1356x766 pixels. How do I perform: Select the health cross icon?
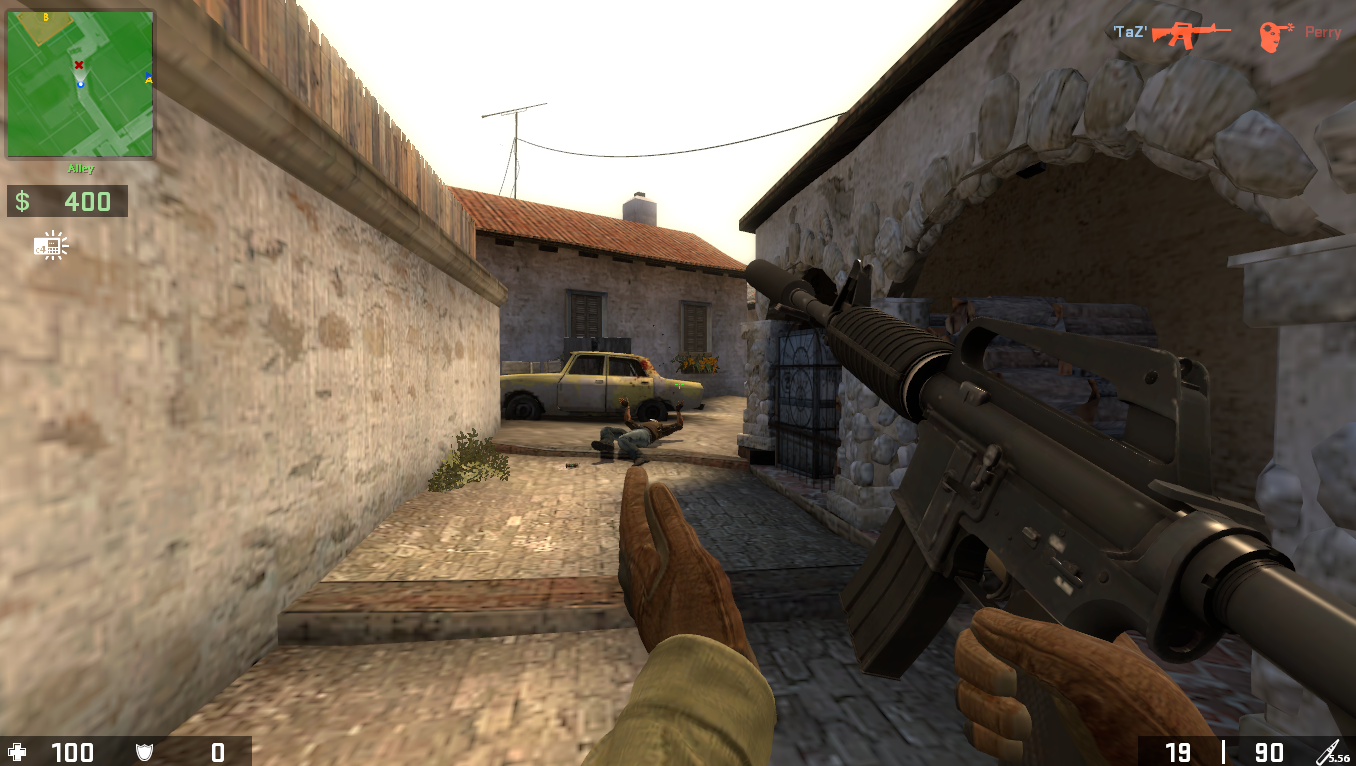pos(16,753)
